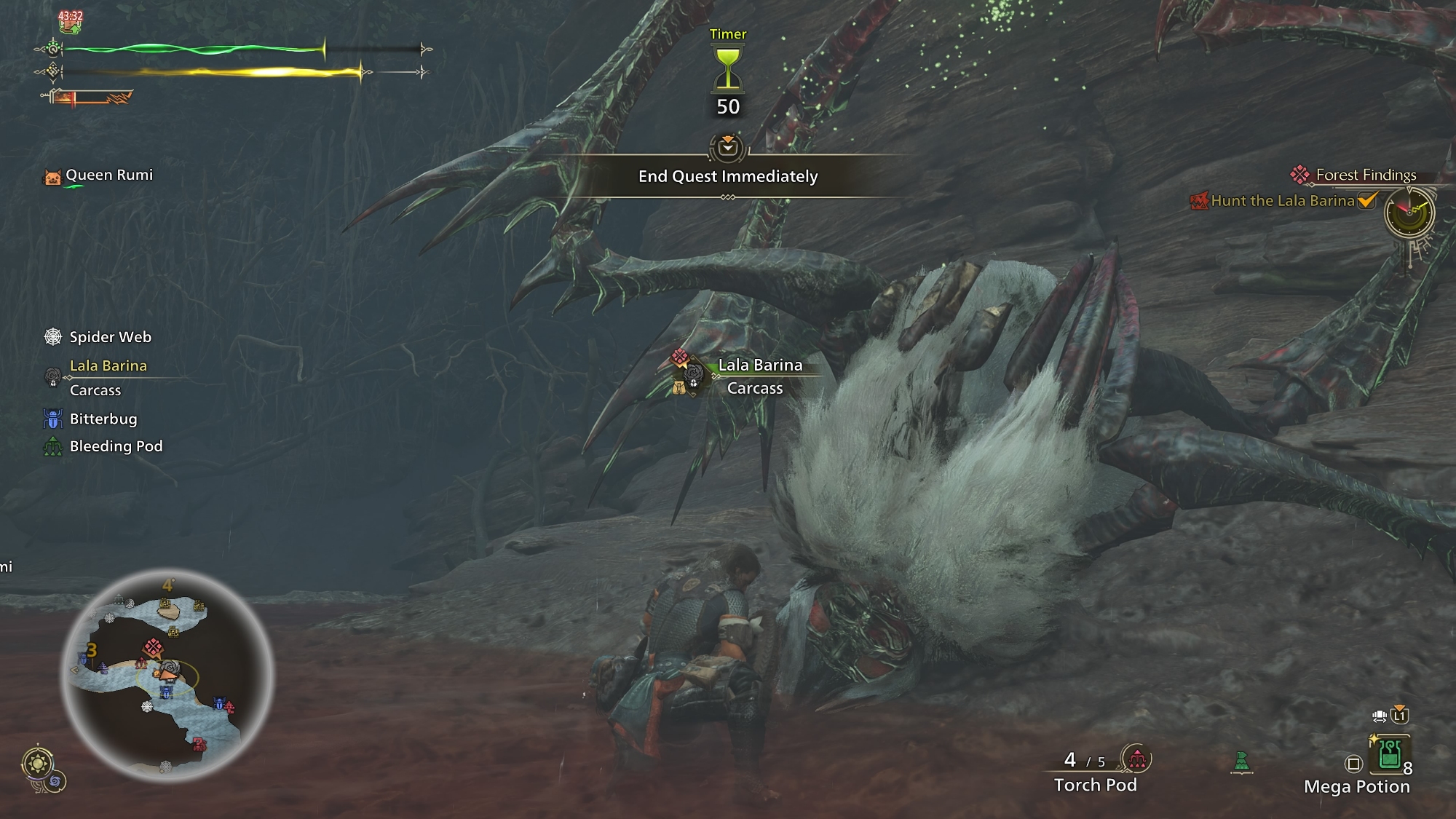Click the Hunt the Lala Barina objective
Viewport: 1456px width, 819px height.
pyautogui.click(x=1282, y=201)
